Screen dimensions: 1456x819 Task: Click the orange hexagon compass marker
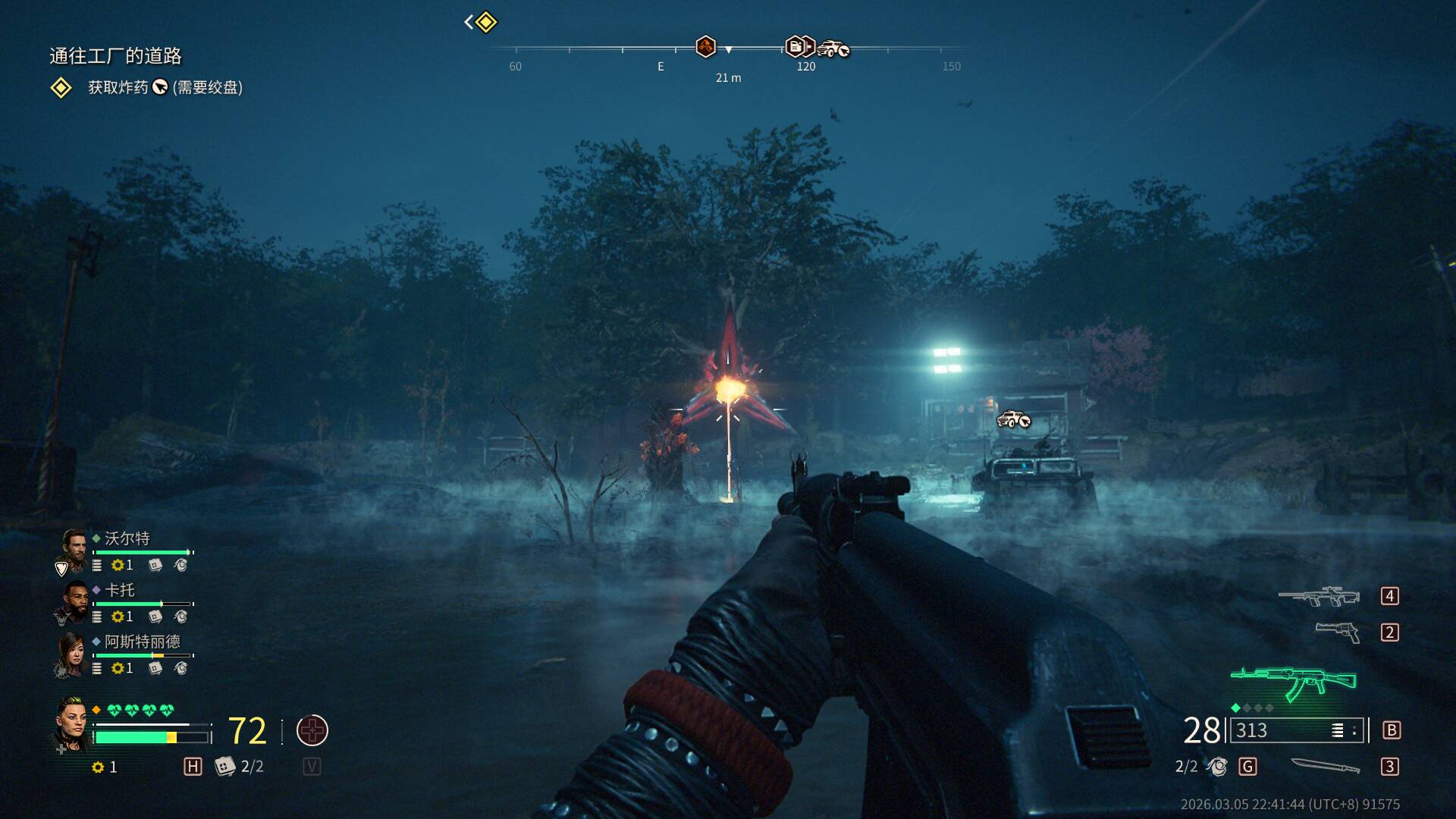(x=705, y=47)
